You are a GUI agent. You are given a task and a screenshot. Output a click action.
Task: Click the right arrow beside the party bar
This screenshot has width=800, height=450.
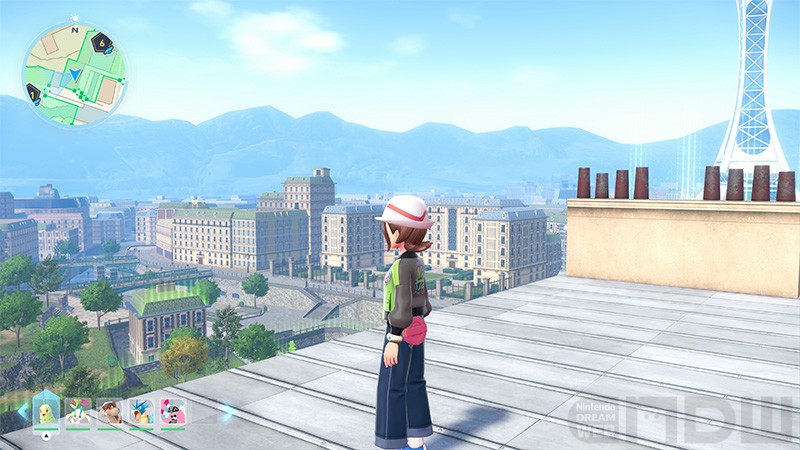(226, 410)
